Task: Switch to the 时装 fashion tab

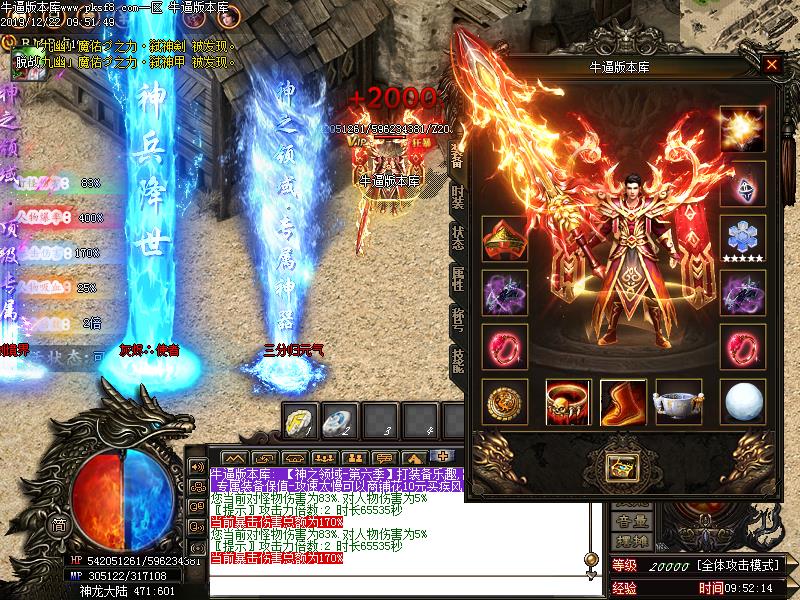Action: (458, 195)
